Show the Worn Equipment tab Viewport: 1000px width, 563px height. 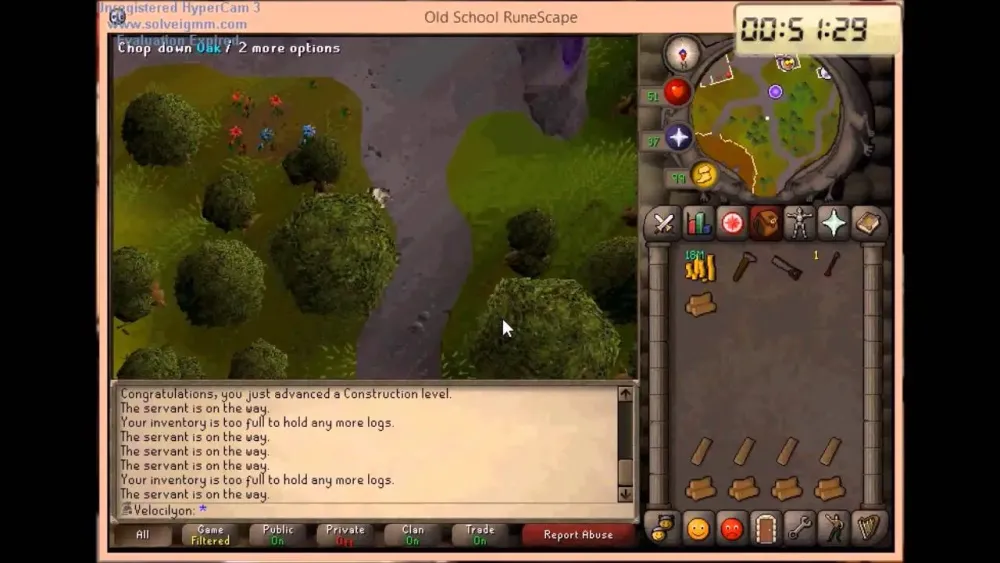[x=799, y=223]
